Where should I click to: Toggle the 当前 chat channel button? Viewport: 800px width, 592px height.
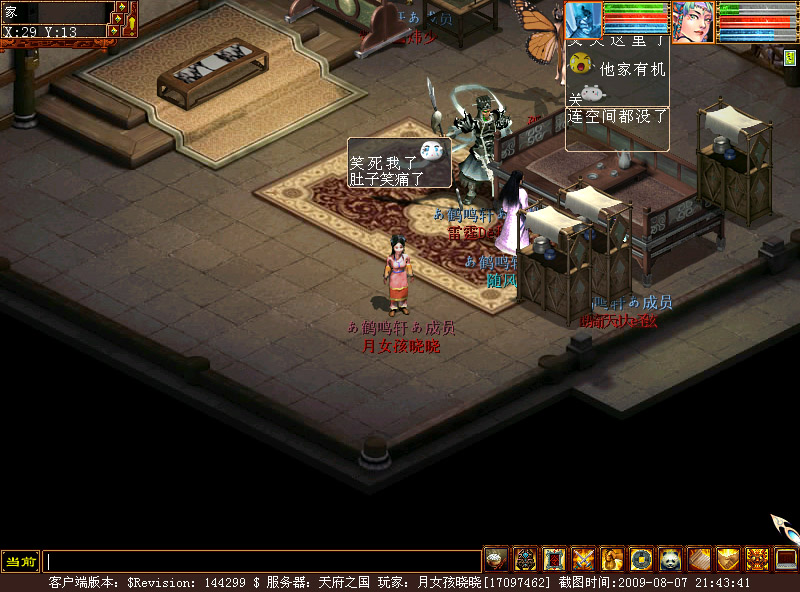point(20,561)
